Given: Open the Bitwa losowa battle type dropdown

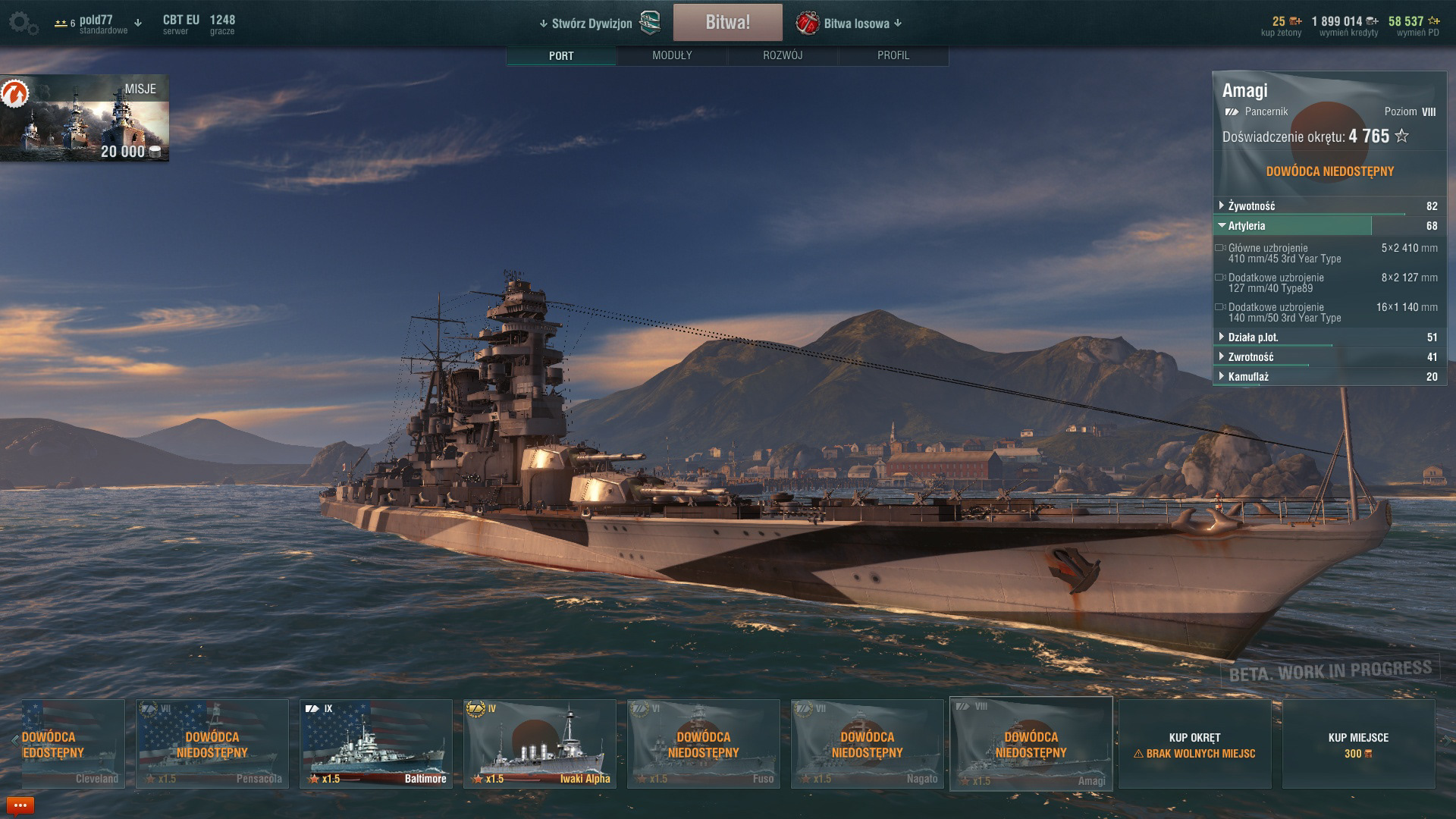Looking at the screenshot, I should [x=855, y=24].
